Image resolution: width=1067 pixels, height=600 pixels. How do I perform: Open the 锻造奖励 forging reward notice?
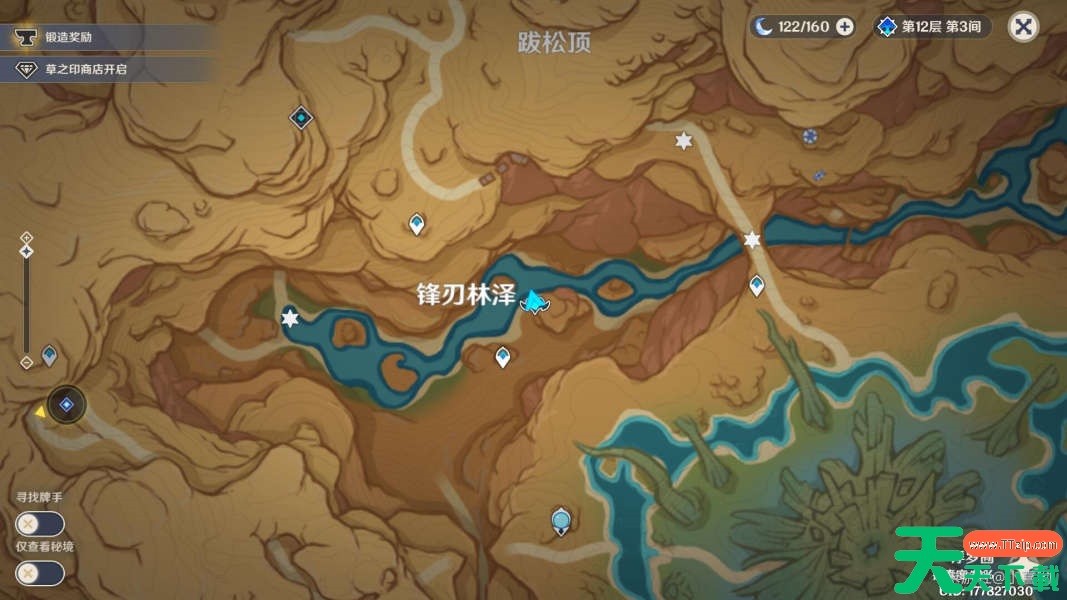105,38
